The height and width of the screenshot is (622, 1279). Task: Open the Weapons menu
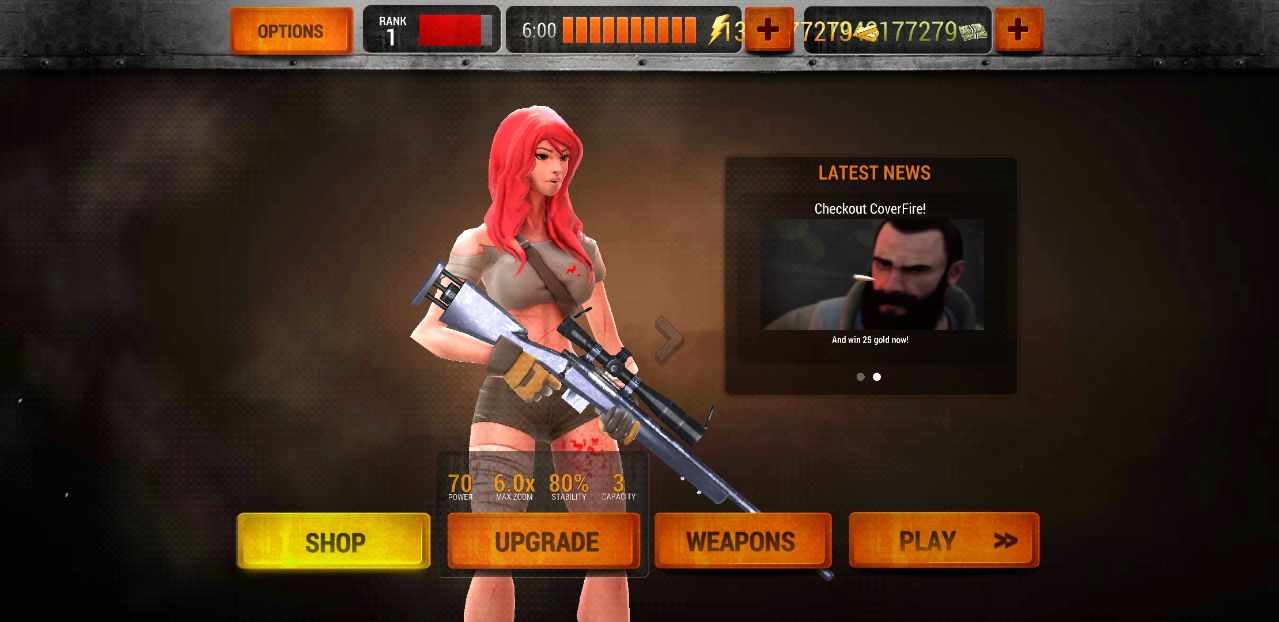coord(742,542)
